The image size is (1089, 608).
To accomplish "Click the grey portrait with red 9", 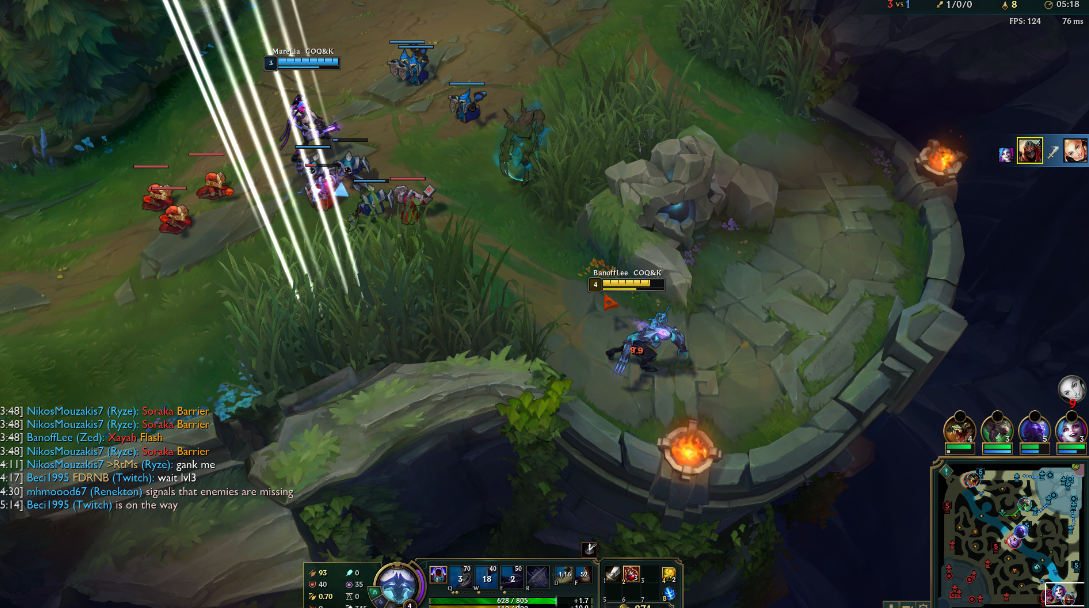I will tap(1071, 388).
